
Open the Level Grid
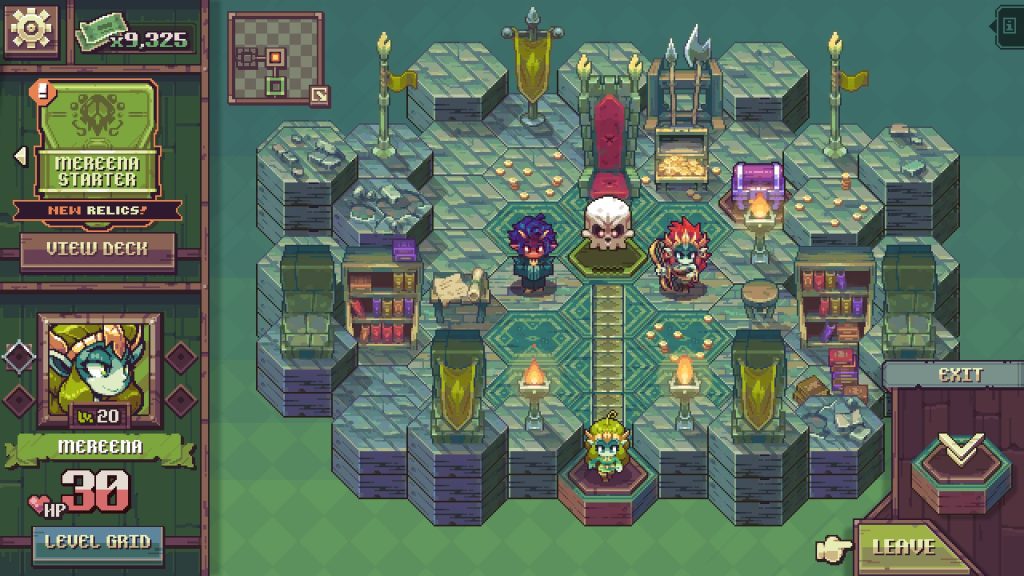coord(97,542)
